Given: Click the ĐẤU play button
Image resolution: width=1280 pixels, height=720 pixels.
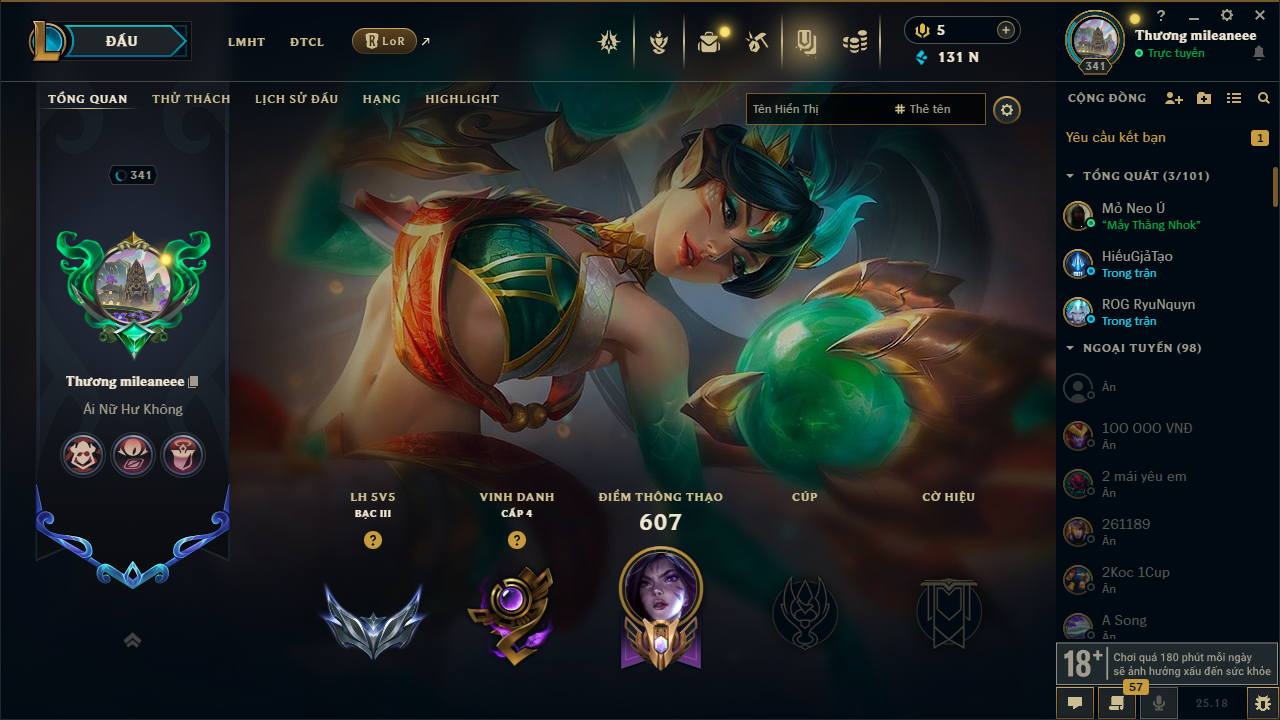Looking at the screenshot, I should [121, 41].
